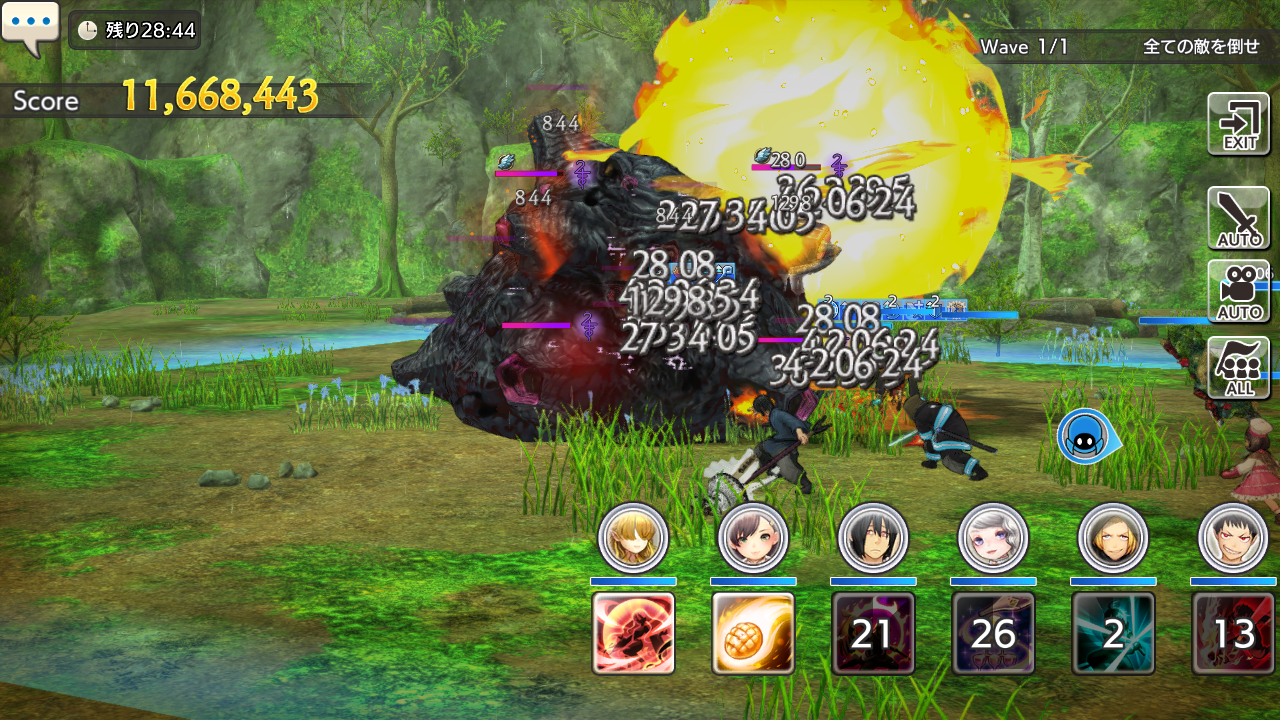Tap the skill with cooldown 13
Image resolution: width=1280 pixels, height=720 pixels.
pyautogui.click(x=1233, y=633)
